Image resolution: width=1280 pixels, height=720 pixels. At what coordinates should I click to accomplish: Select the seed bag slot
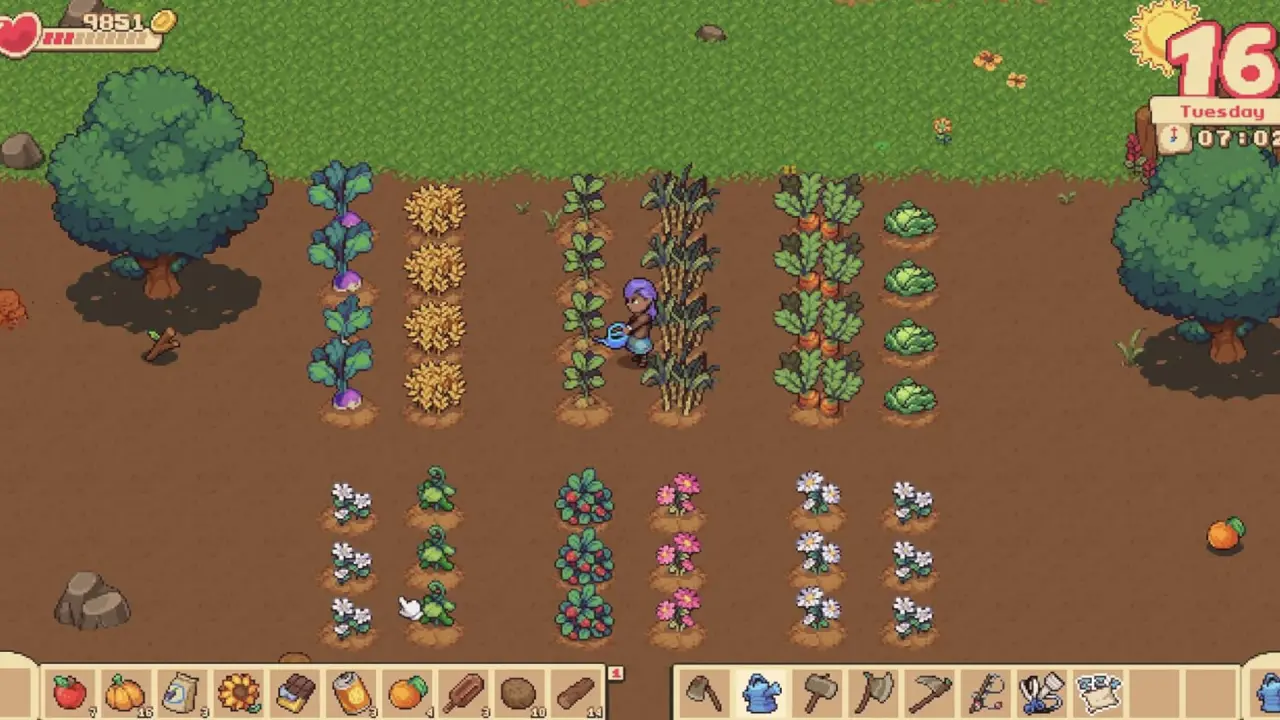[181, 692]
